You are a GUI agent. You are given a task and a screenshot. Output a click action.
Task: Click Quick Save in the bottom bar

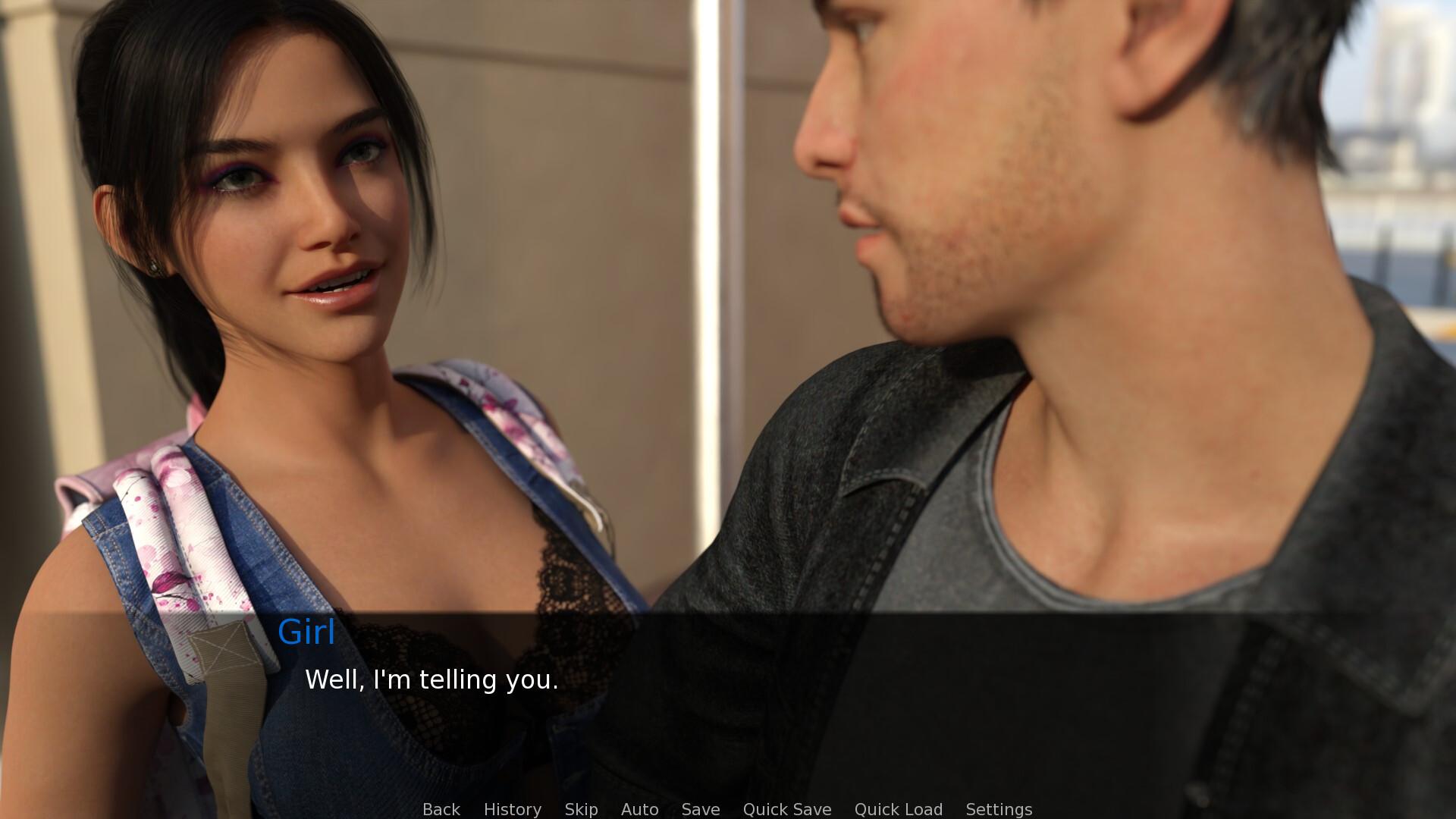point(787,809)
